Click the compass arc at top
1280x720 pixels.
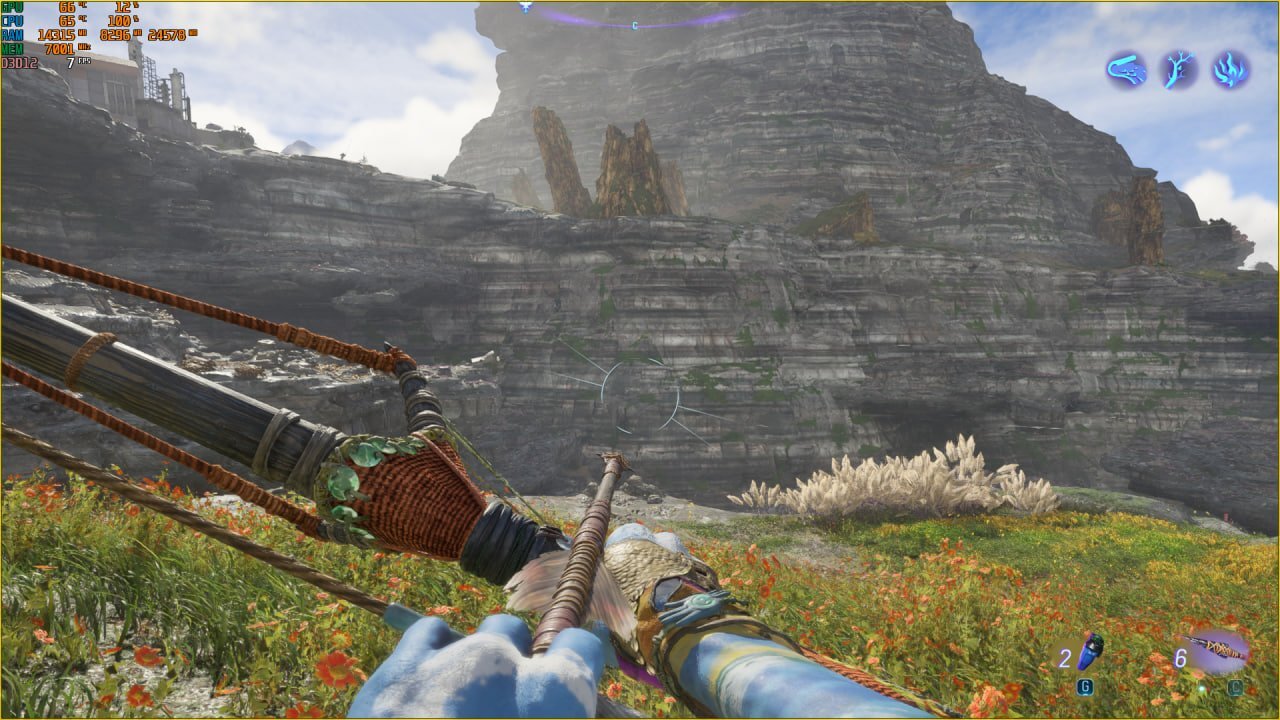click(x=640, y=18)
